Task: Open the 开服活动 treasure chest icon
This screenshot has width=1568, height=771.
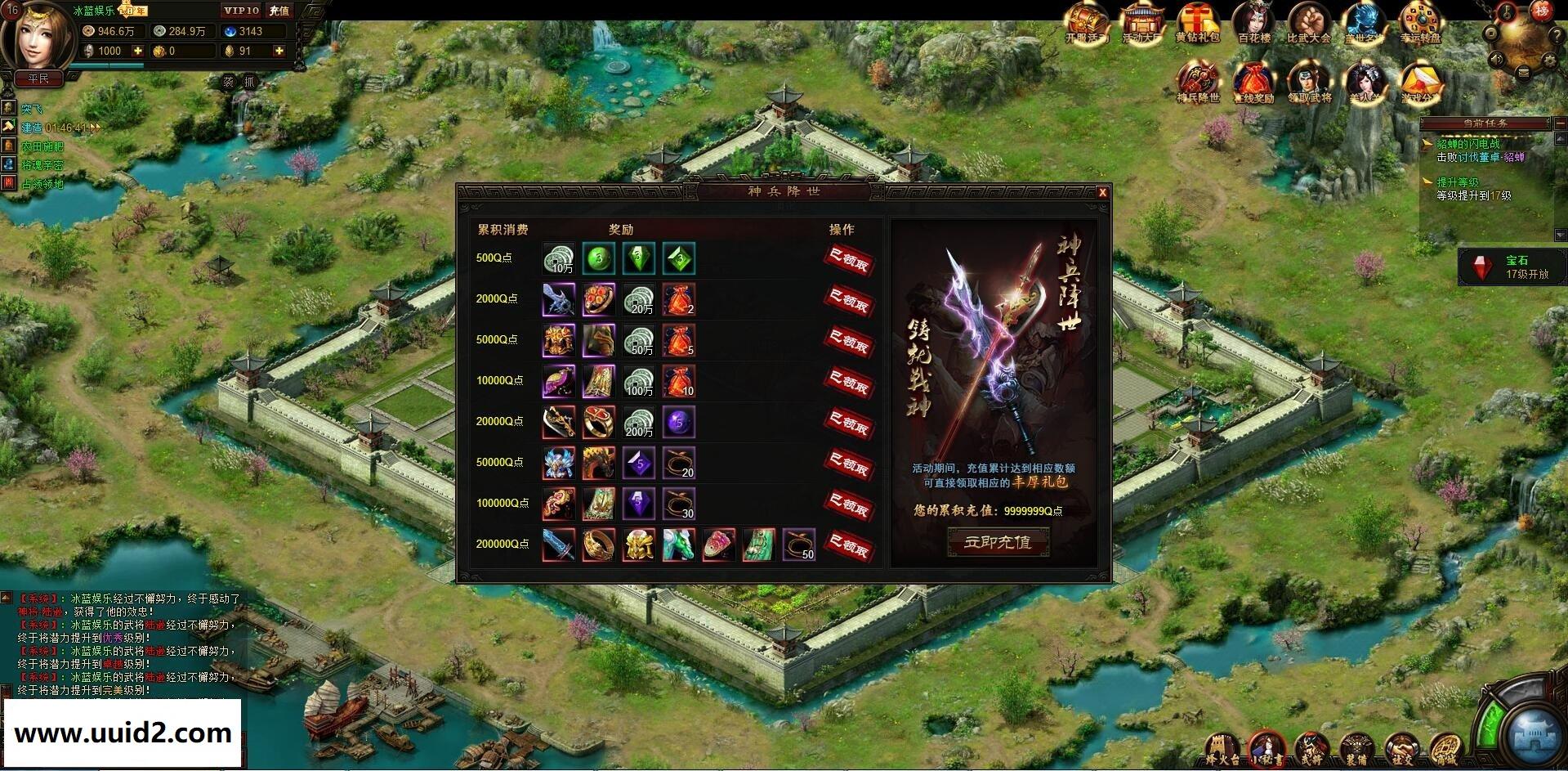Action: pyautogui.click(x=1087, y=20)
